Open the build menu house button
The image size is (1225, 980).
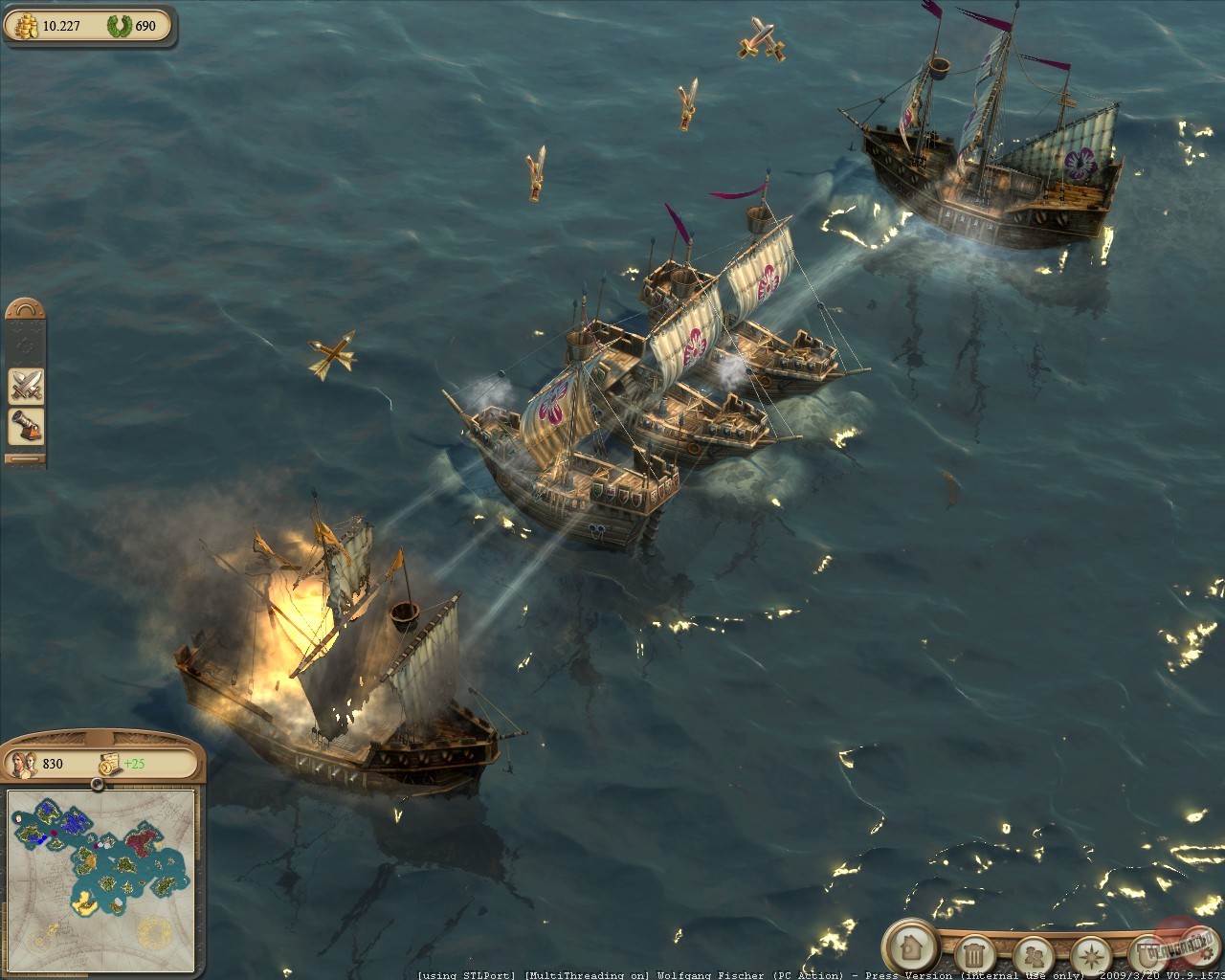coord(909,947)
